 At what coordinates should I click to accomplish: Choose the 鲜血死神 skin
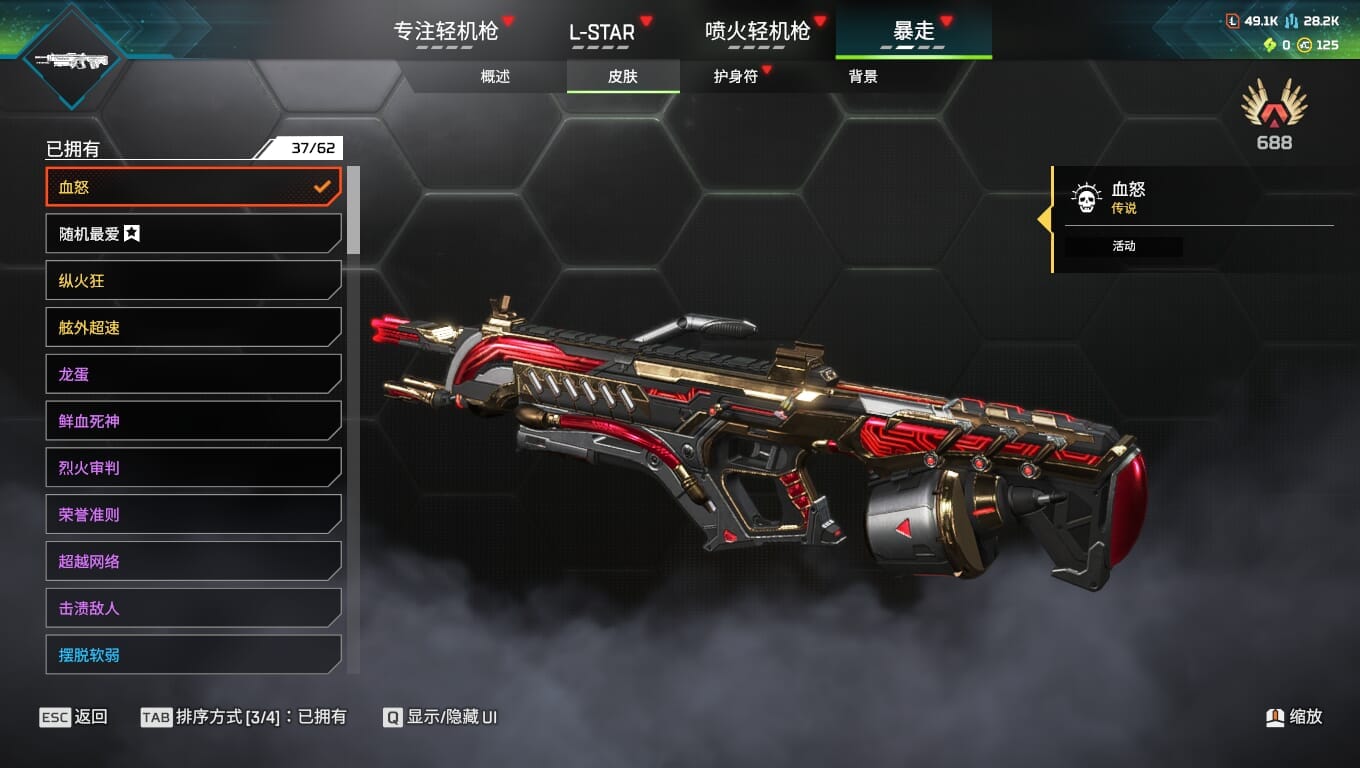[x=193, y=421]
